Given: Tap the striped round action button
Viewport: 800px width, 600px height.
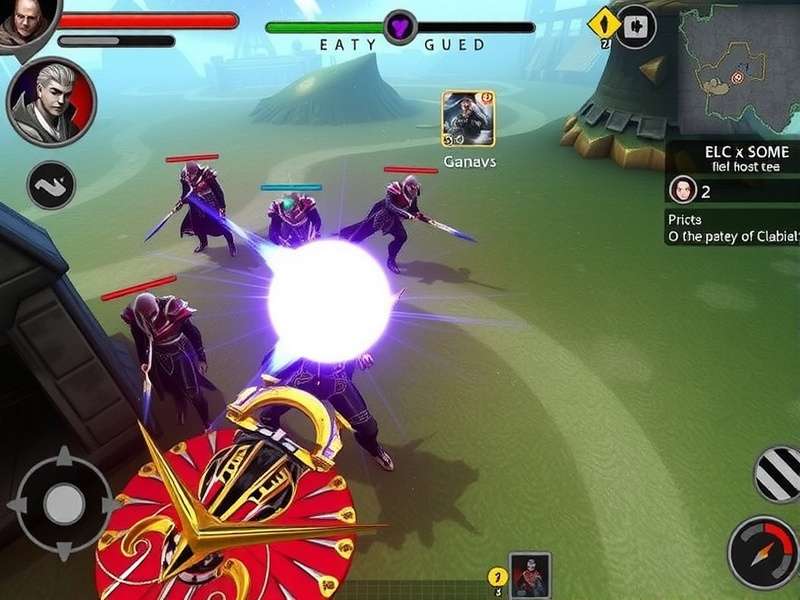Looking at the screenshot, I should coord(779,474).
